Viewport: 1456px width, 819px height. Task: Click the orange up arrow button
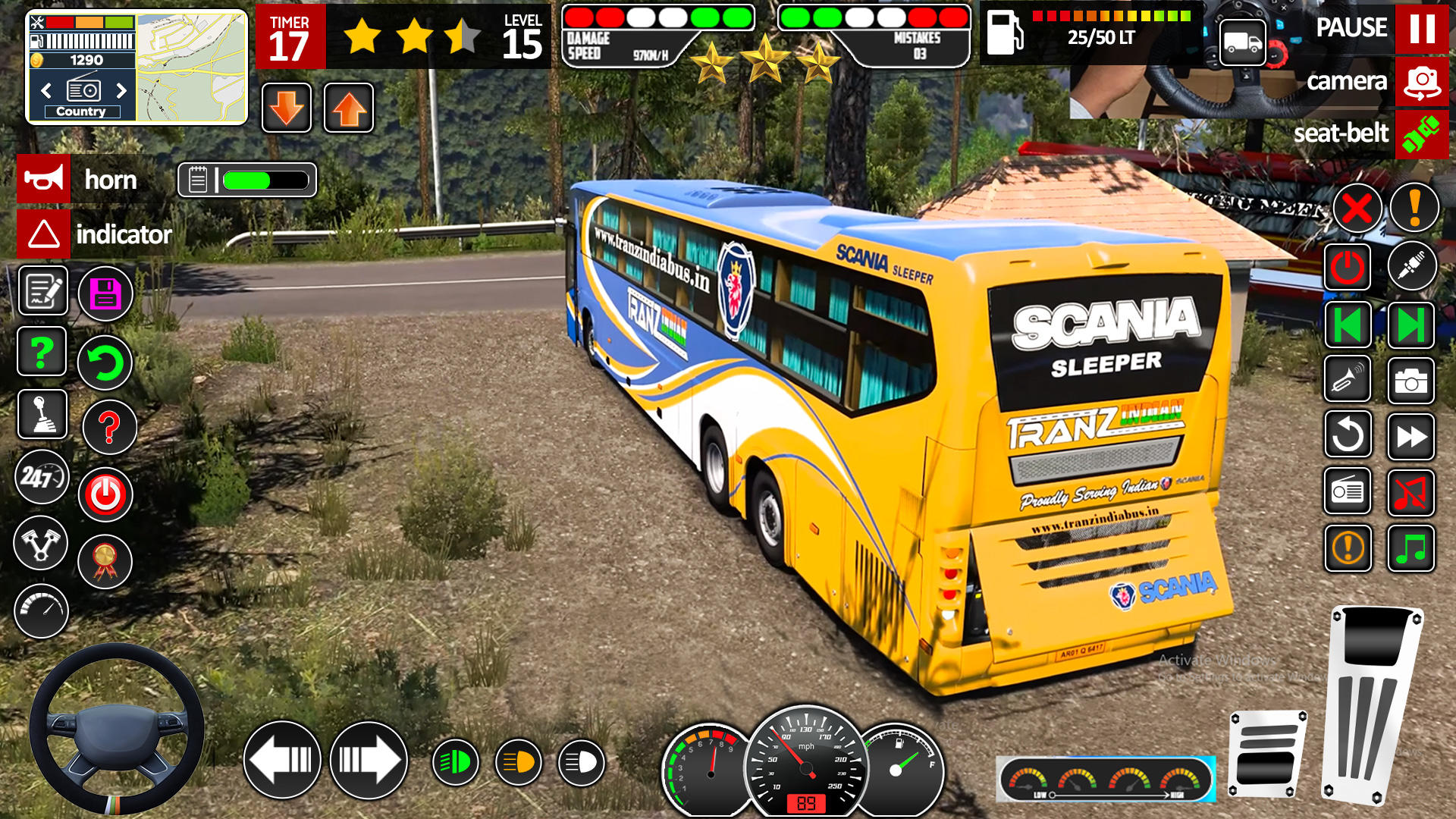click(349, 108)
